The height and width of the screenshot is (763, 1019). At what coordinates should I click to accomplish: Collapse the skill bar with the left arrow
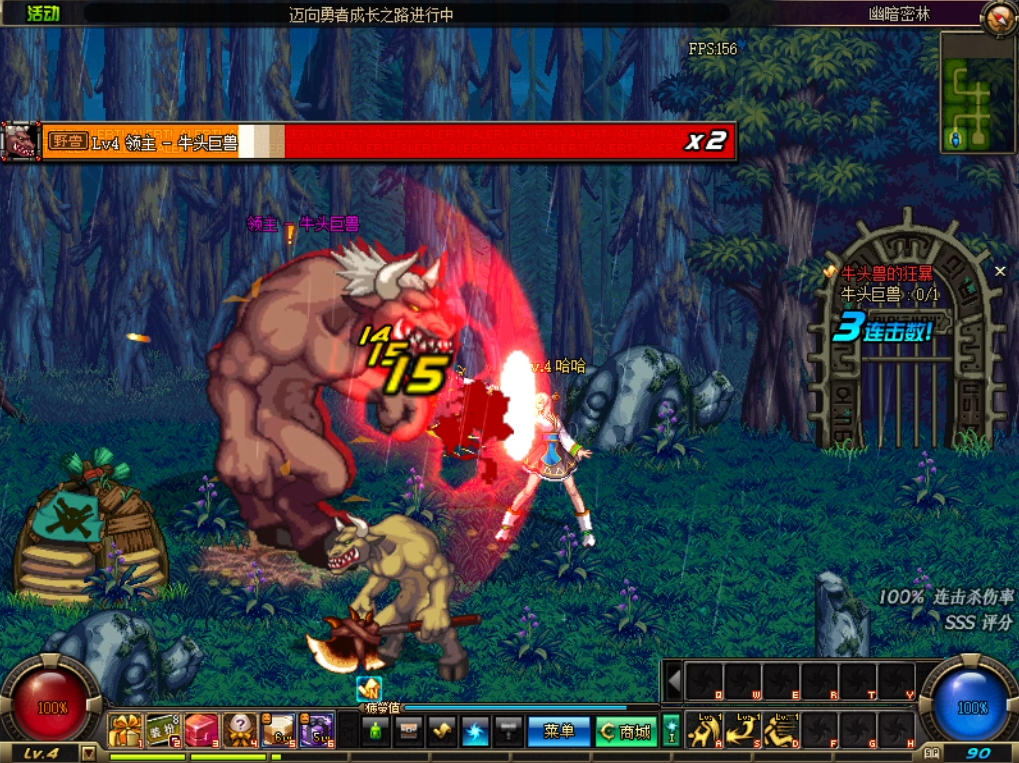[x=674, y=682]
